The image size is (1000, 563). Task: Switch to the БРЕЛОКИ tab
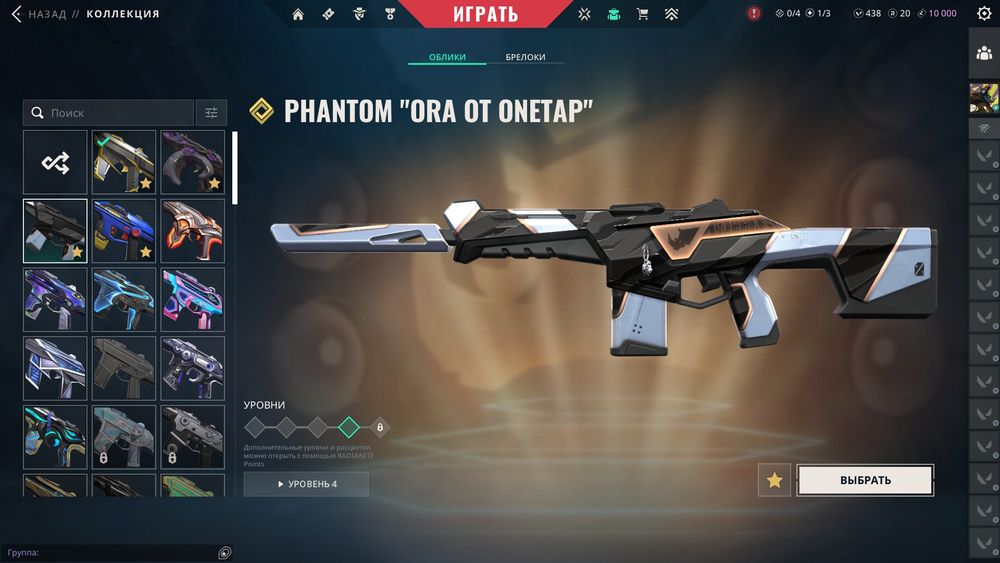pyautogui.click(x=525, y=57)
